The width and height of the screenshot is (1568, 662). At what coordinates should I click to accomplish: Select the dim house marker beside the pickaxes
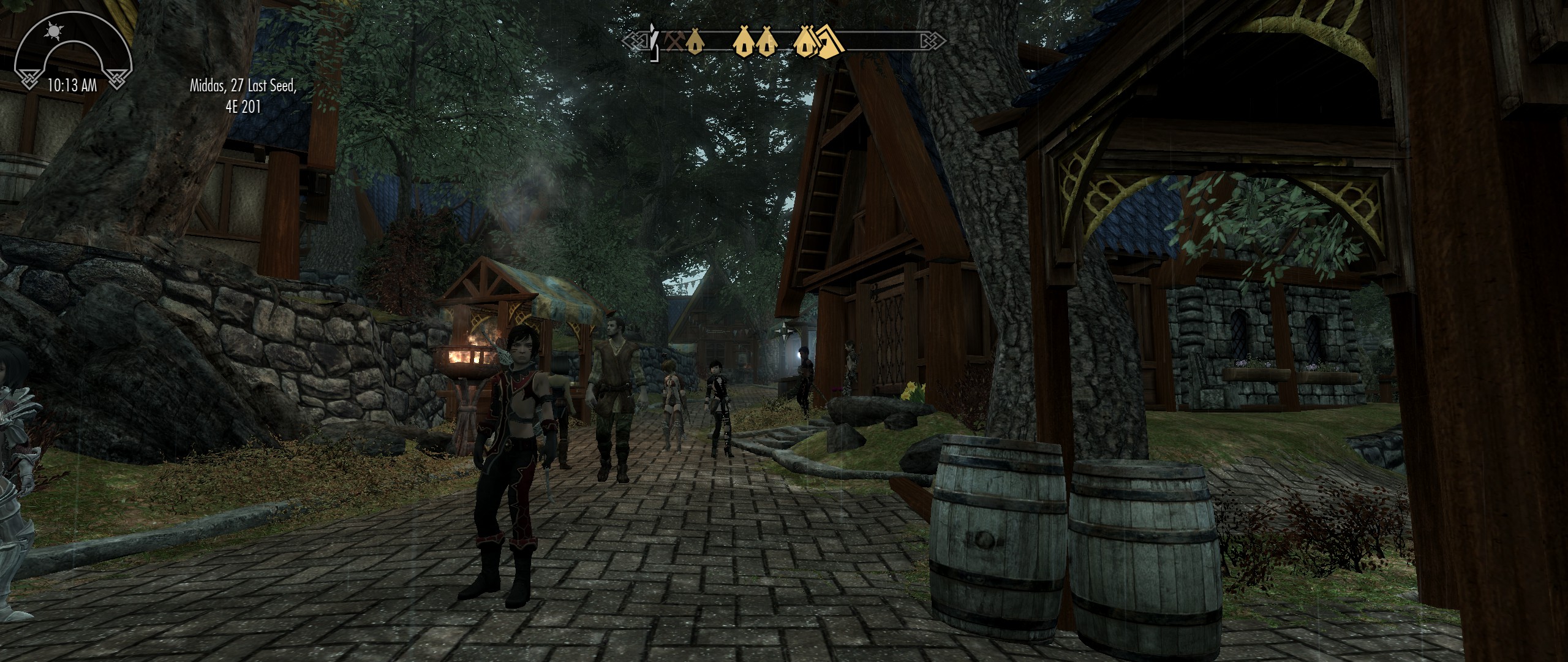(693, 42)
